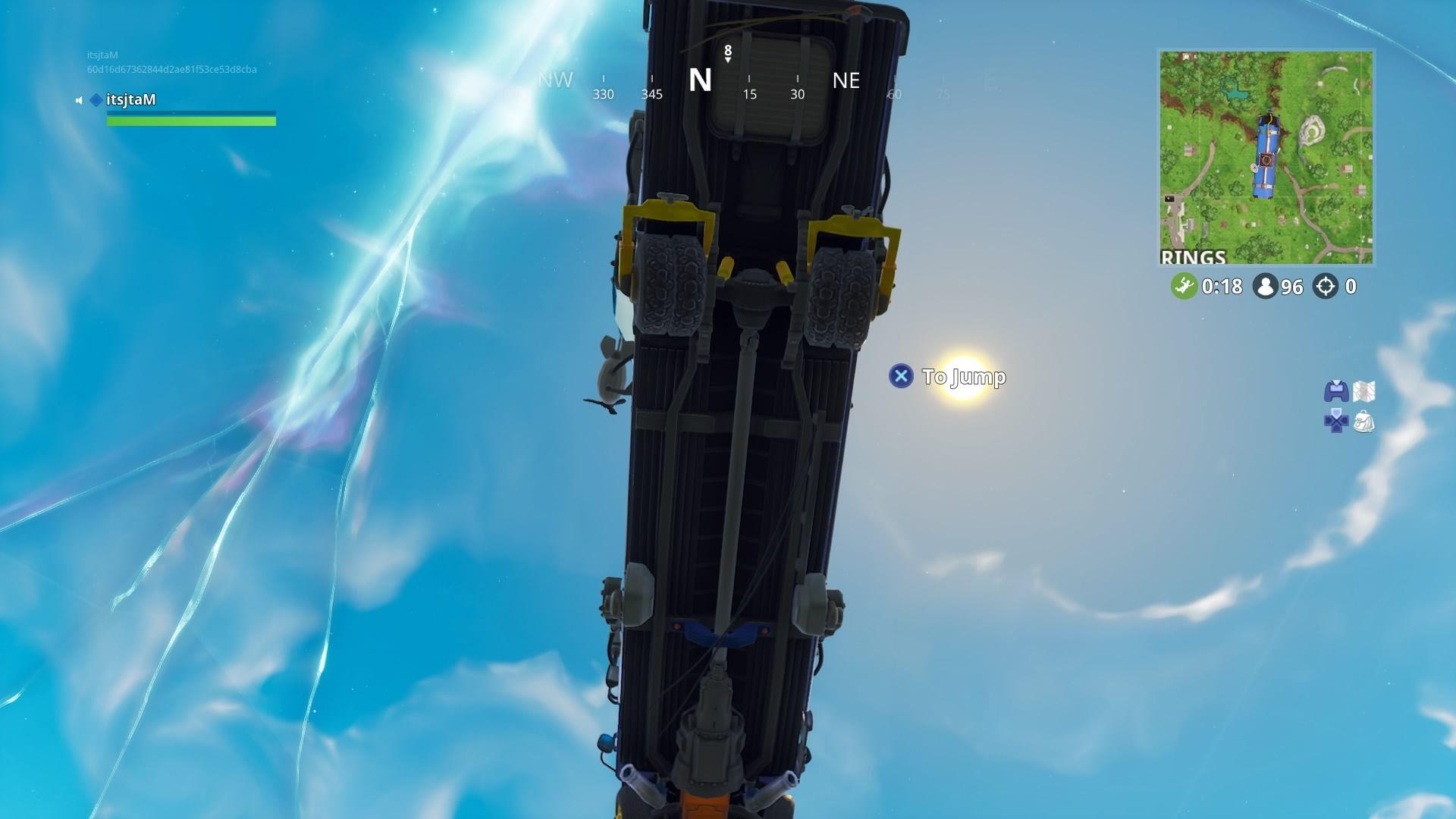Image resolution: width=1456 pixels, height=819 pixels.
Task: Click the crosshair eliminations counter icon
Action: (1326, 287)
